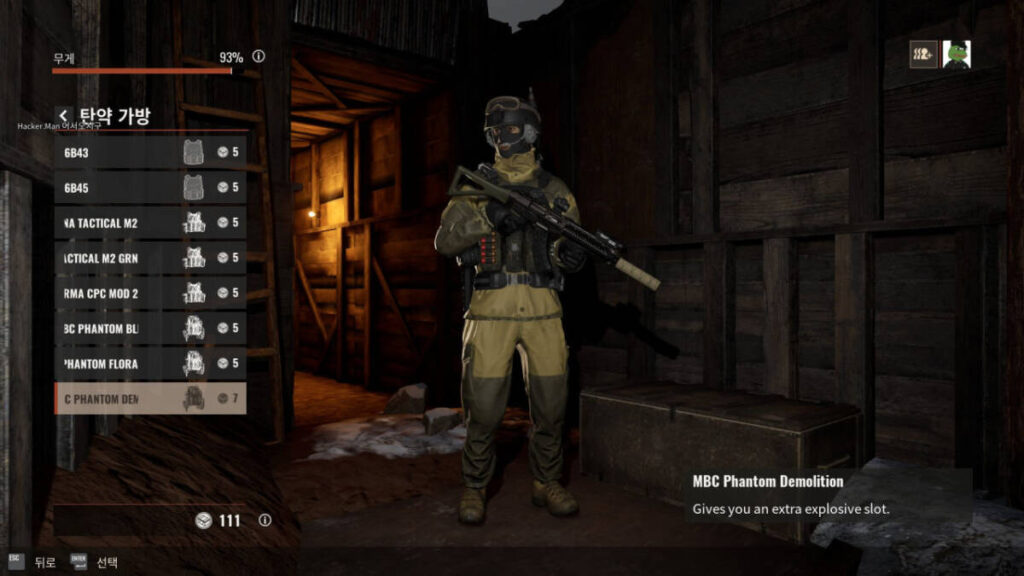Choose the Phantom Flora vest
The height and width of the screenshot is (576, 1024).
pos(150,363)
